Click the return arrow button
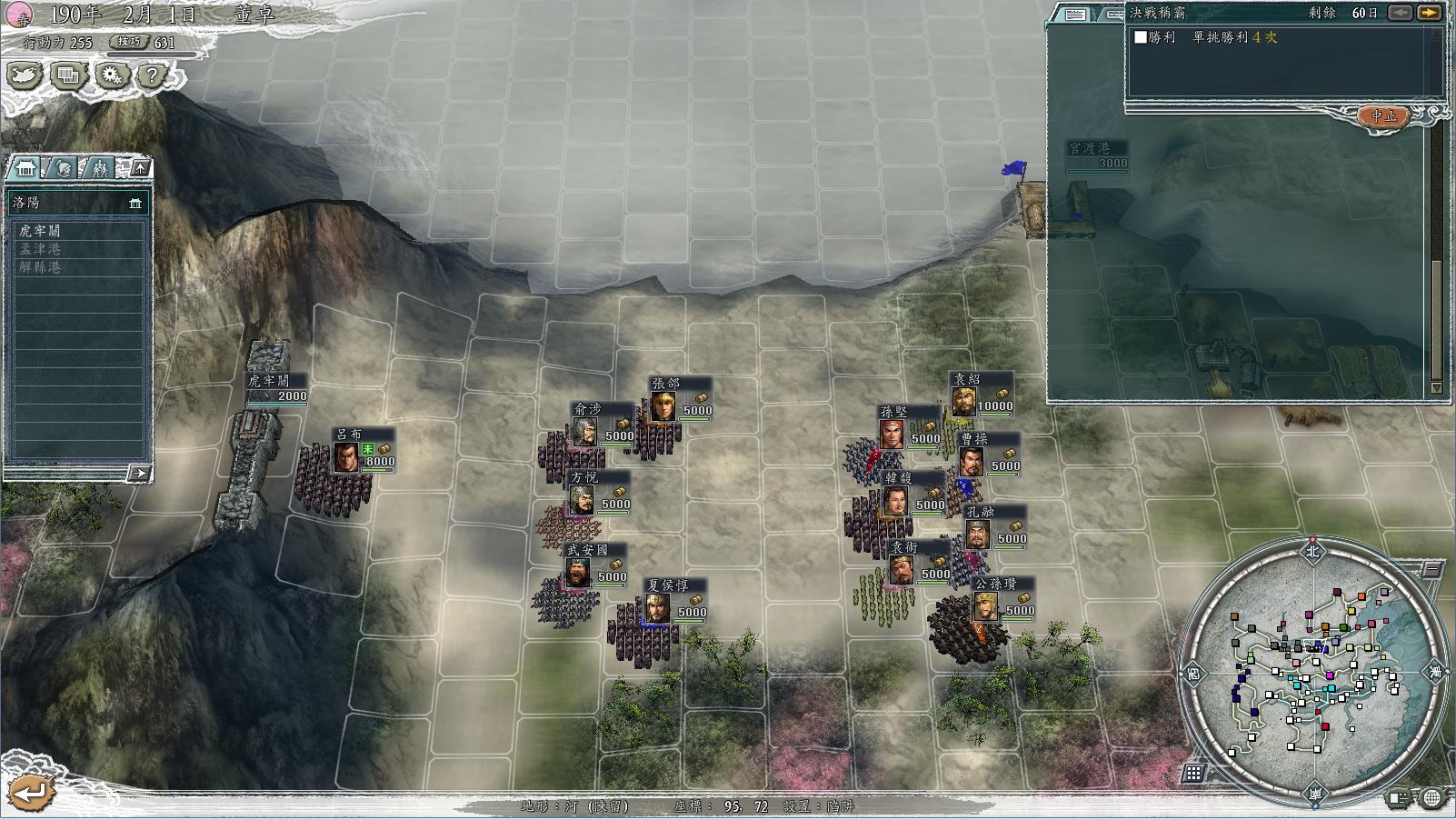 coord(32,793)
